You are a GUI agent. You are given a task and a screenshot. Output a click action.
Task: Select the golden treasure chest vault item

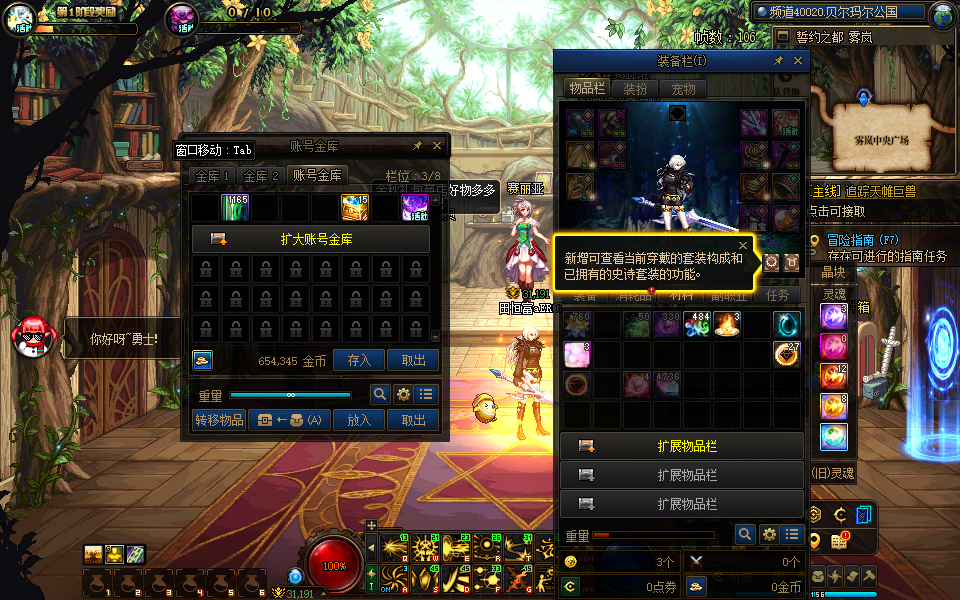pos(355,207)
